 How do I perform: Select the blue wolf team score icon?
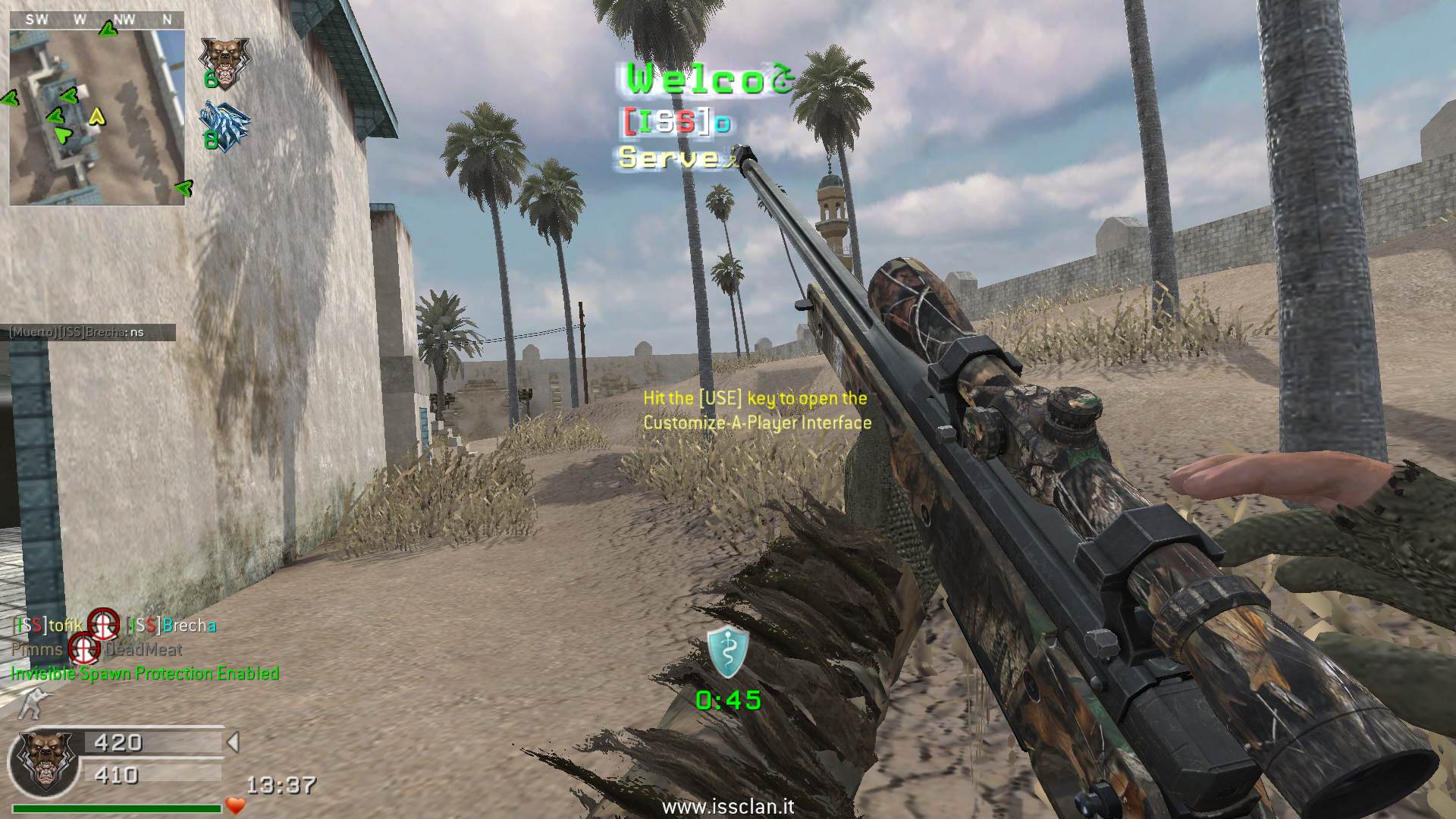[x=224, y=125]
